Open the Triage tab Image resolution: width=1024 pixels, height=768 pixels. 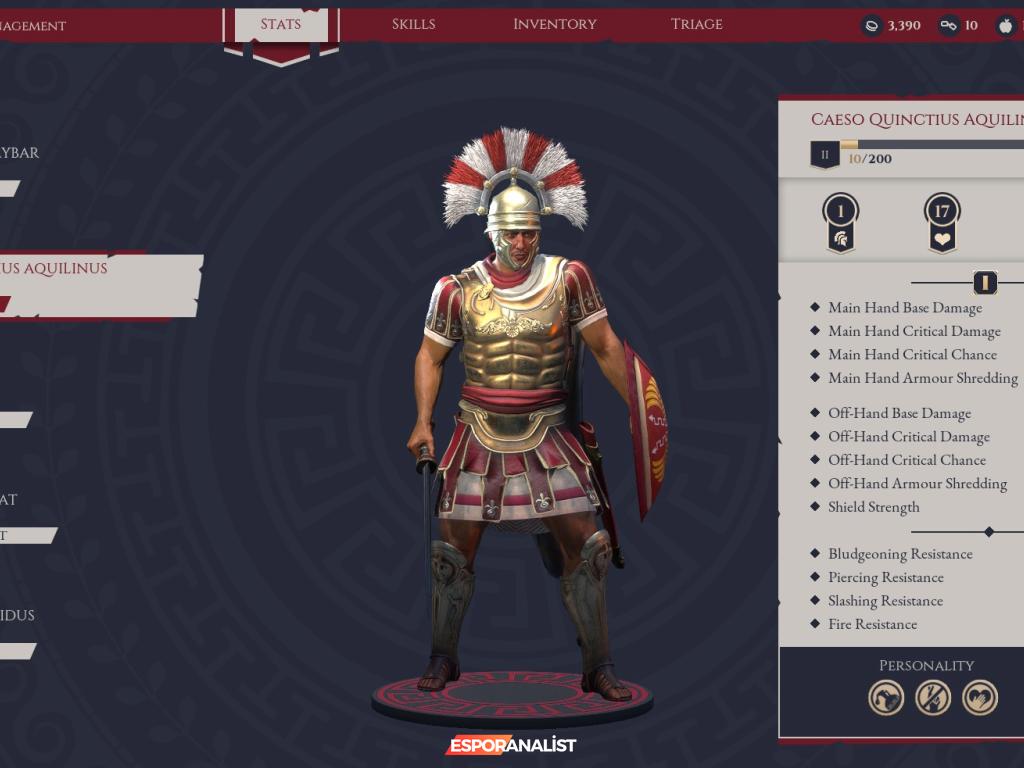[697, 24]
